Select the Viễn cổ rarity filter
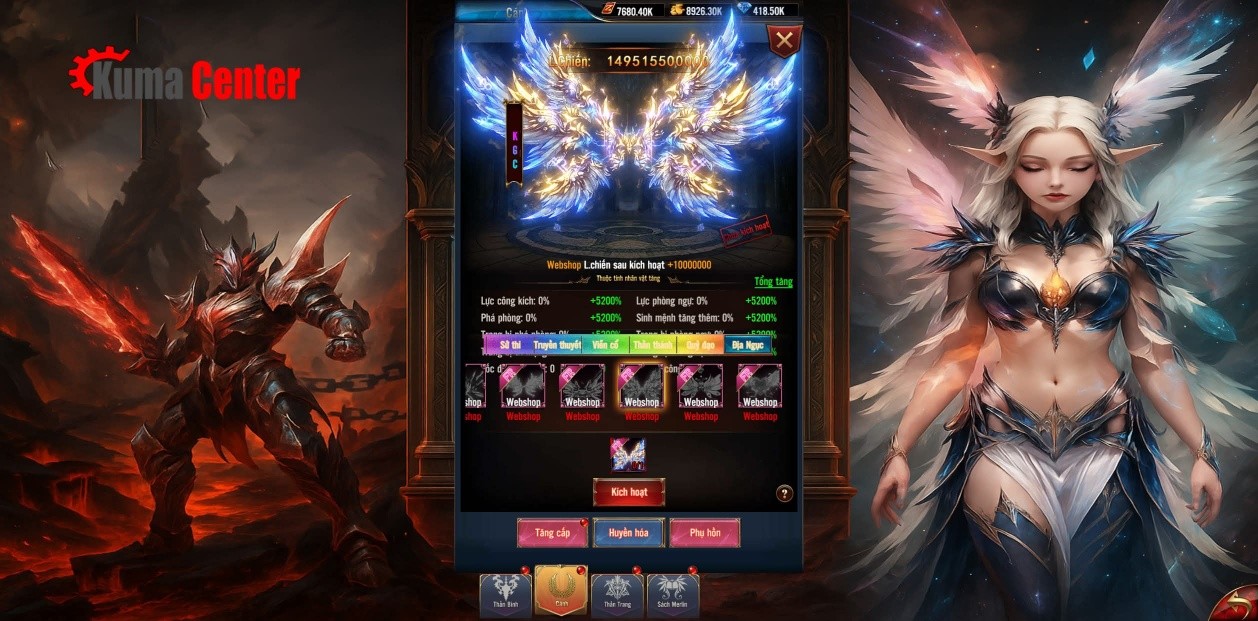The height and width of the screenshot is (621, 1258). 605,344
